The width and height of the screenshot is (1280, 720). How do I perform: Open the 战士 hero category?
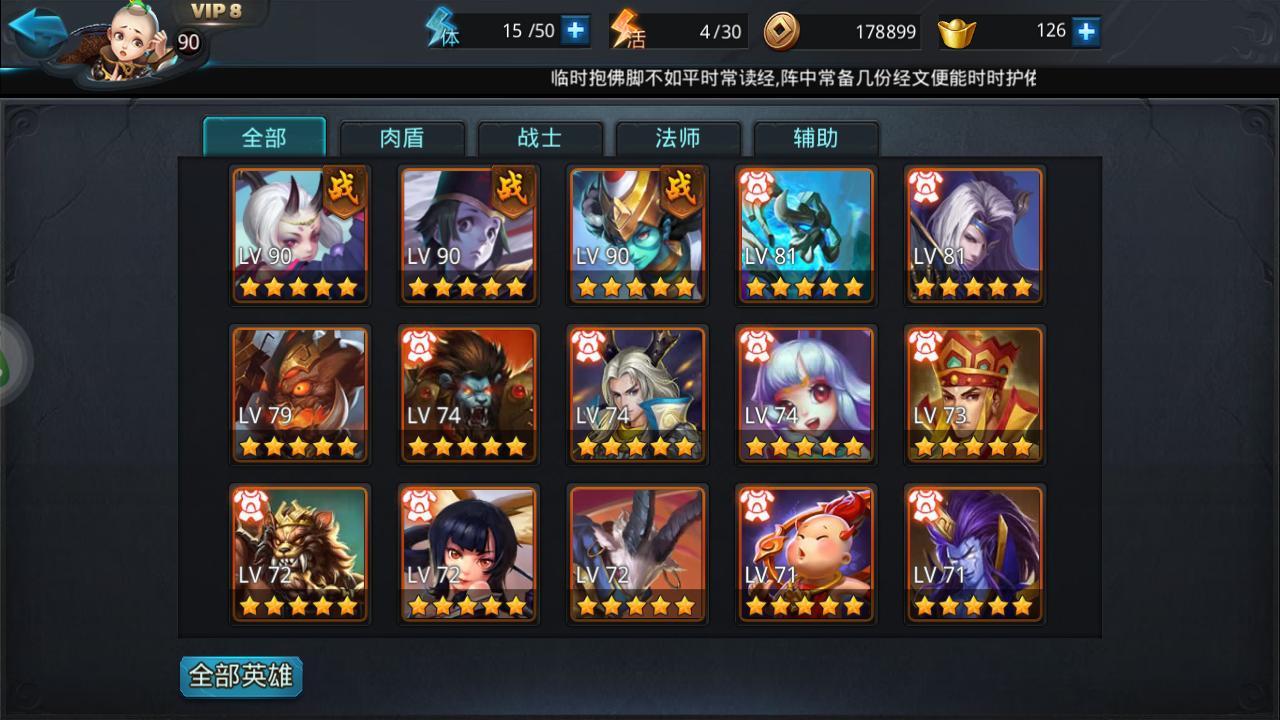pos(540,138)
